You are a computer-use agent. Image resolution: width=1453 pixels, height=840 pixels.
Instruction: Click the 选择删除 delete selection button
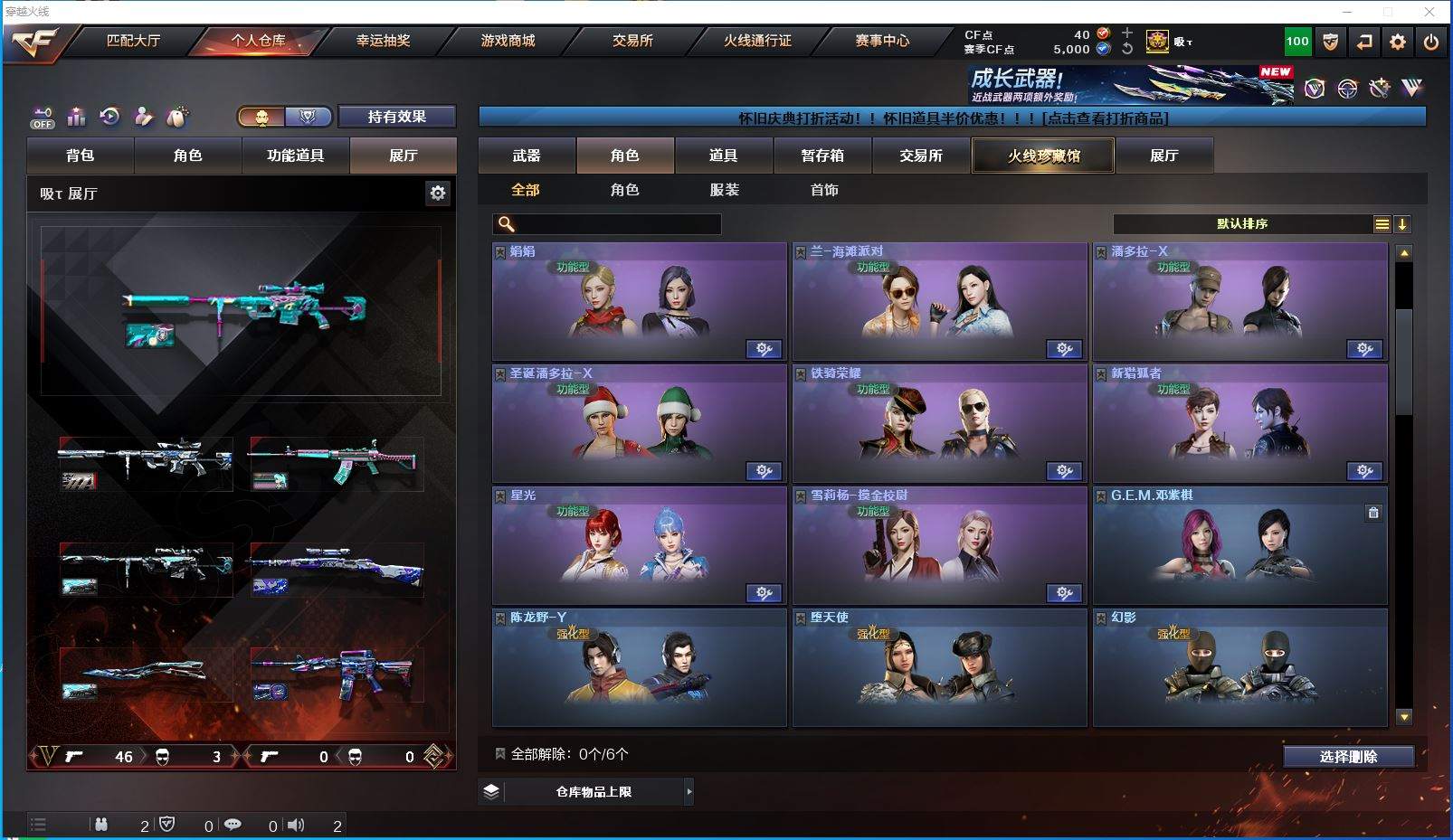pyautogui.click(x=1348, y=757)
